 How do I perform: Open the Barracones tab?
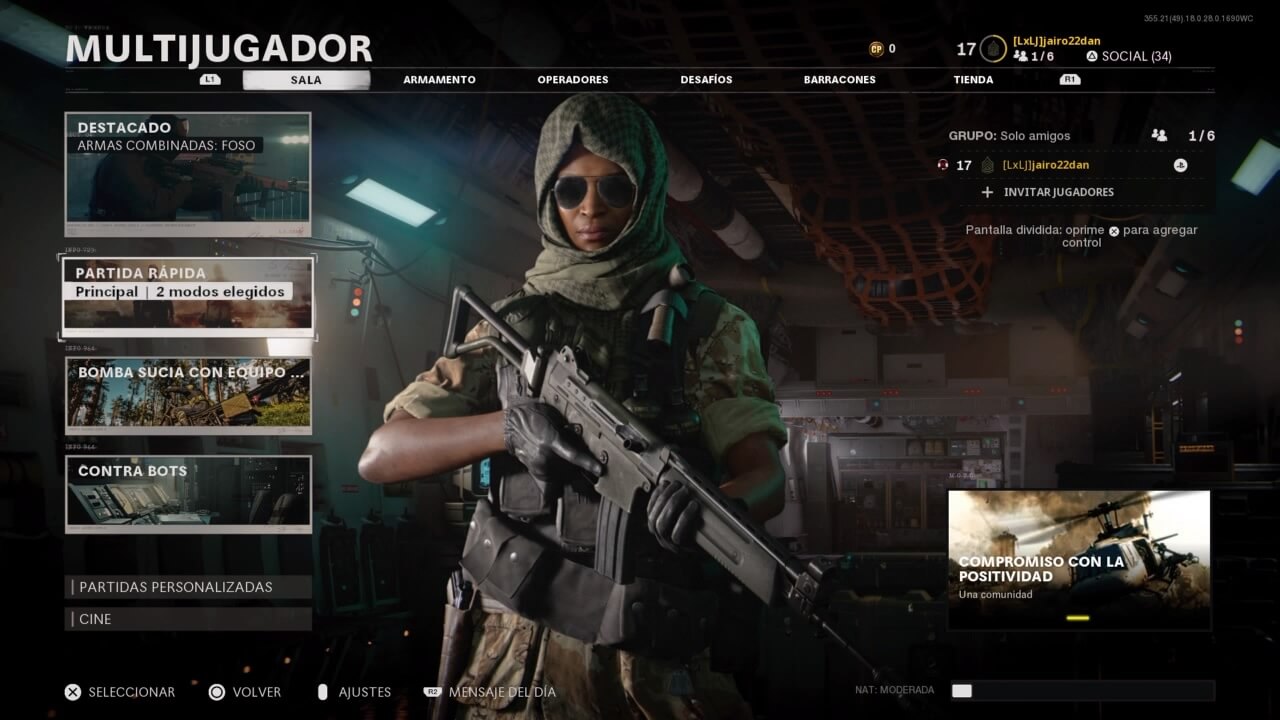pos(839,80)
